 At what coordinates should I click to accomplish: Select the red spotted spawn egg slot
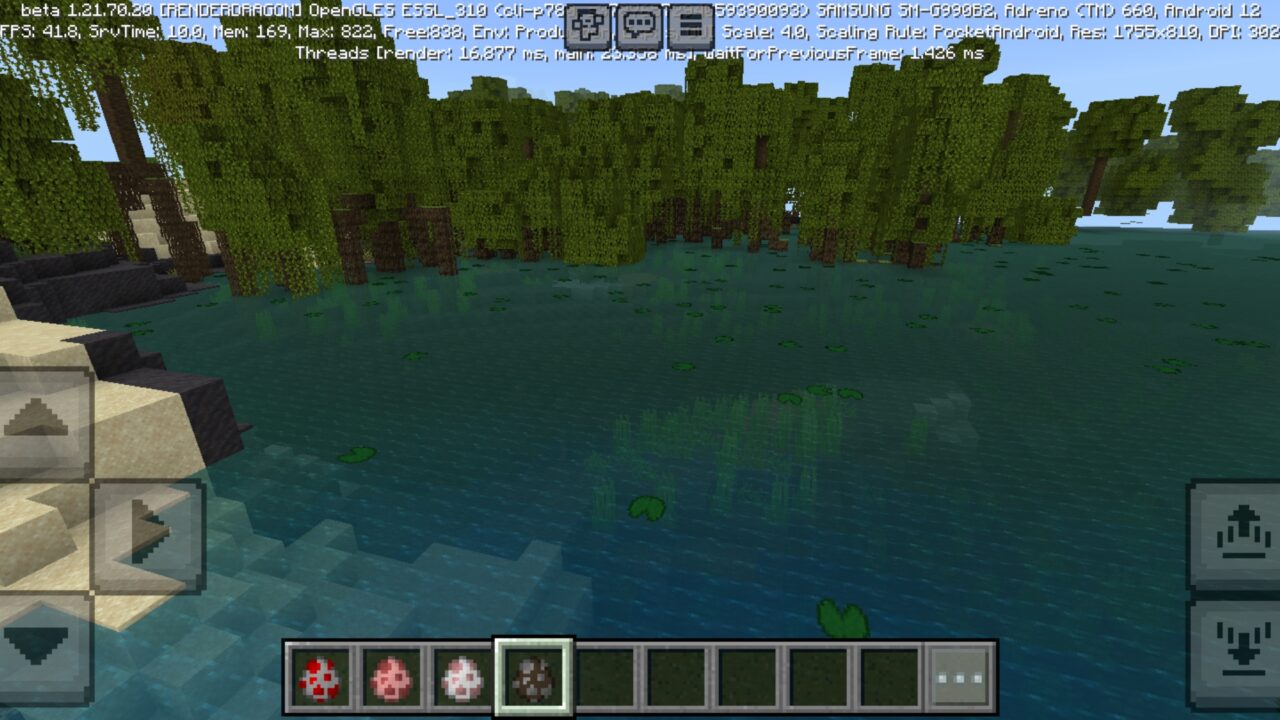(320, 677)
